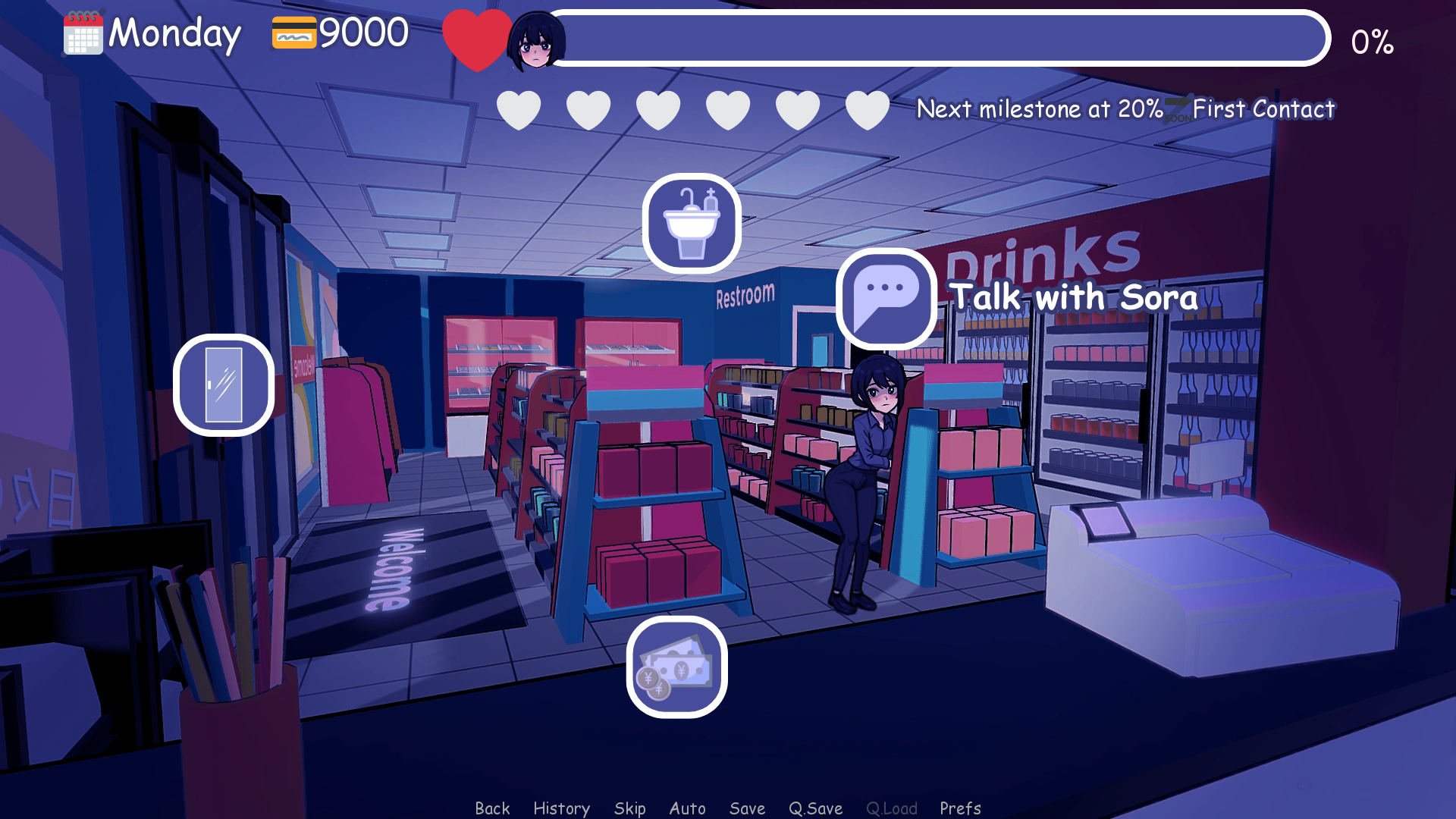
Task: Select the exit door icon to leave
Action: click(223, 385)
